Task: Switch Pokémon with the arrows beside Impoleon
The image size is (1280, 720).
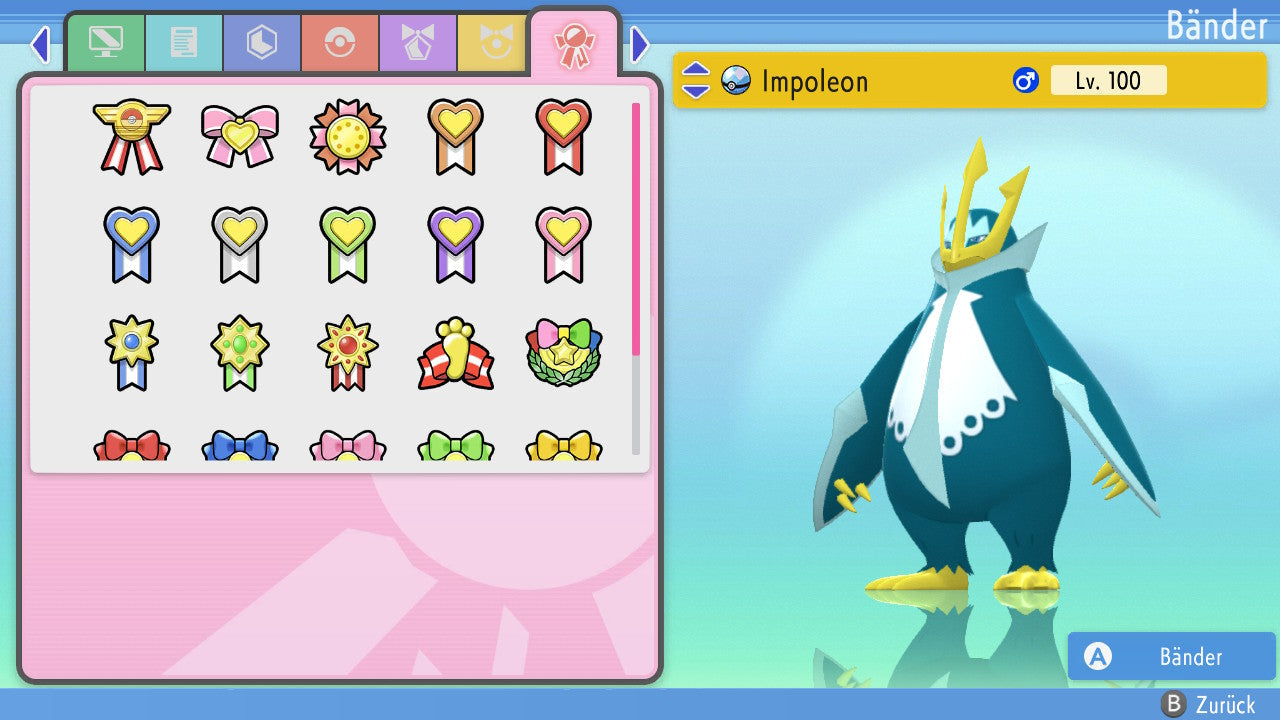Action: (695, 80)
